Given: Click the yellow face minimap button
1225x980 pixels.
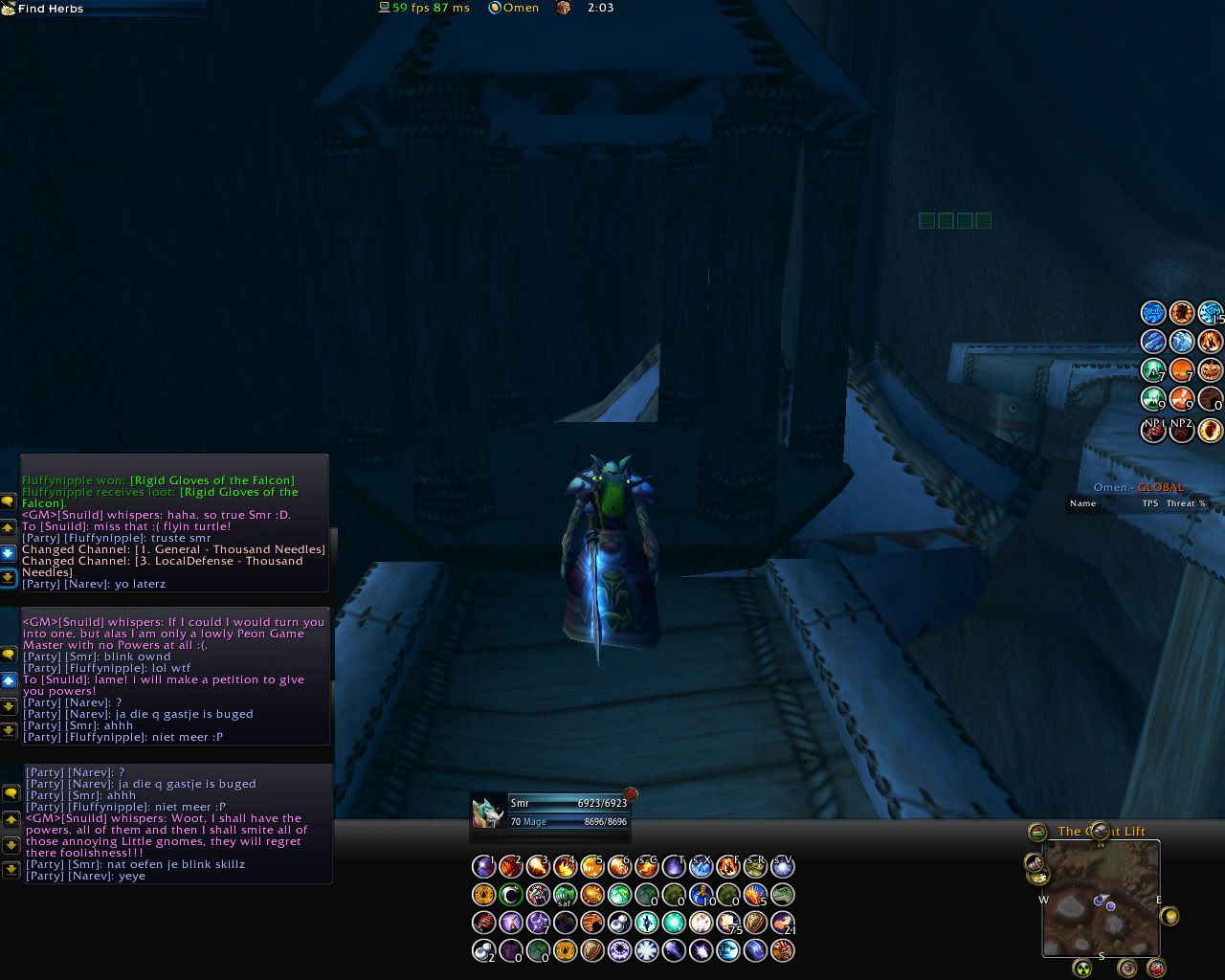Looking at the screenshot, I should 1169,916.
